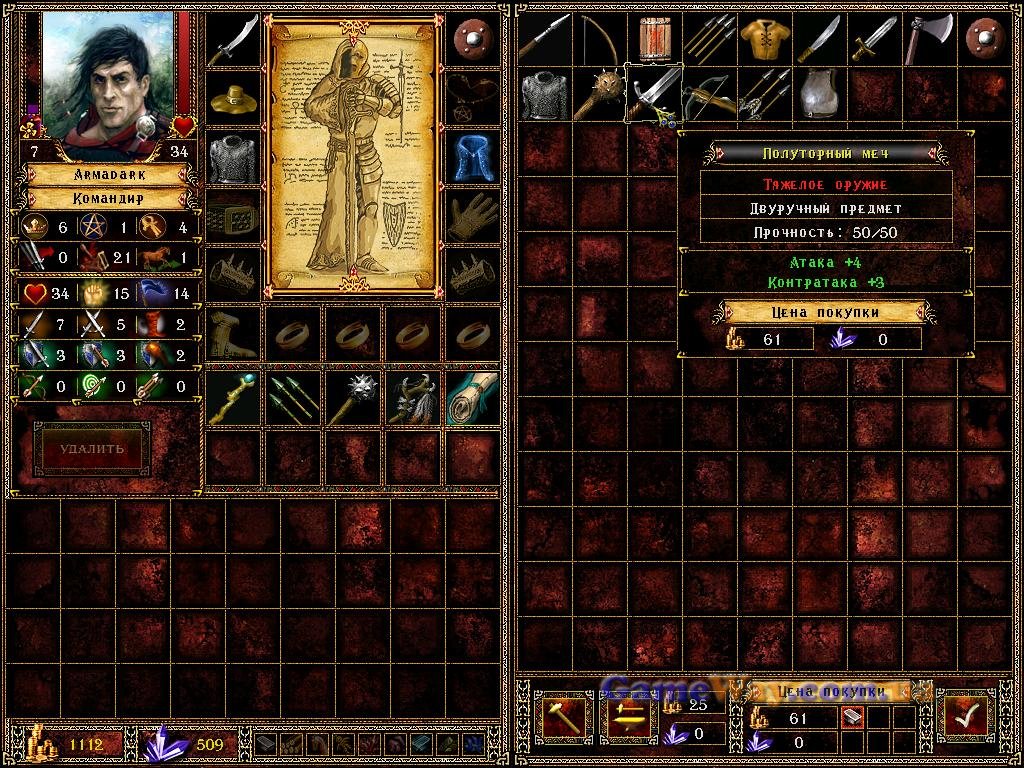
Task: Select the spiked wooden club in shop
Action: point(598,95)
